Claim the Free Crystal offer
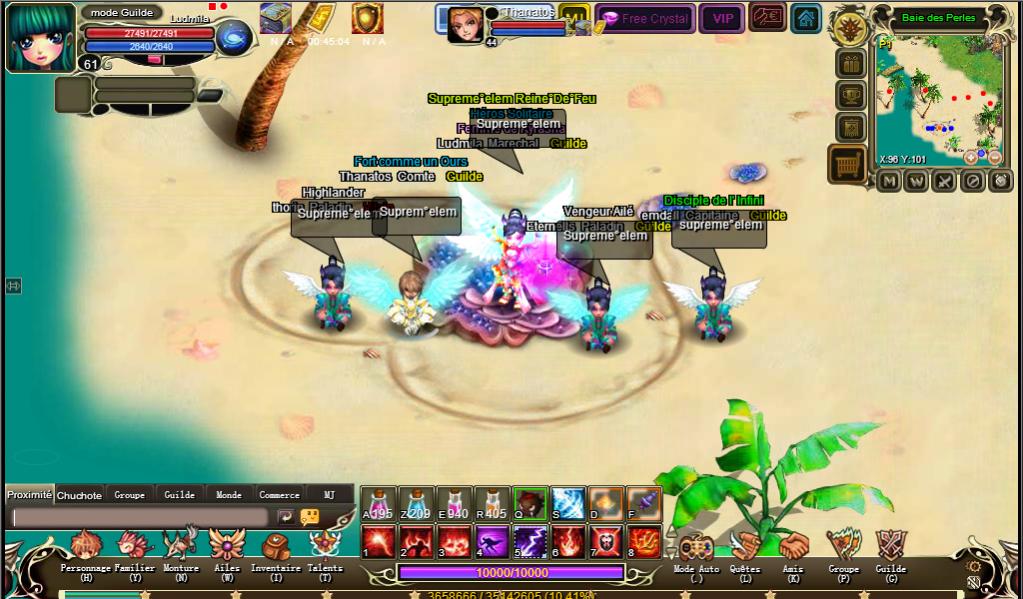The image size is (1023, 599). [x=646, y=18]
